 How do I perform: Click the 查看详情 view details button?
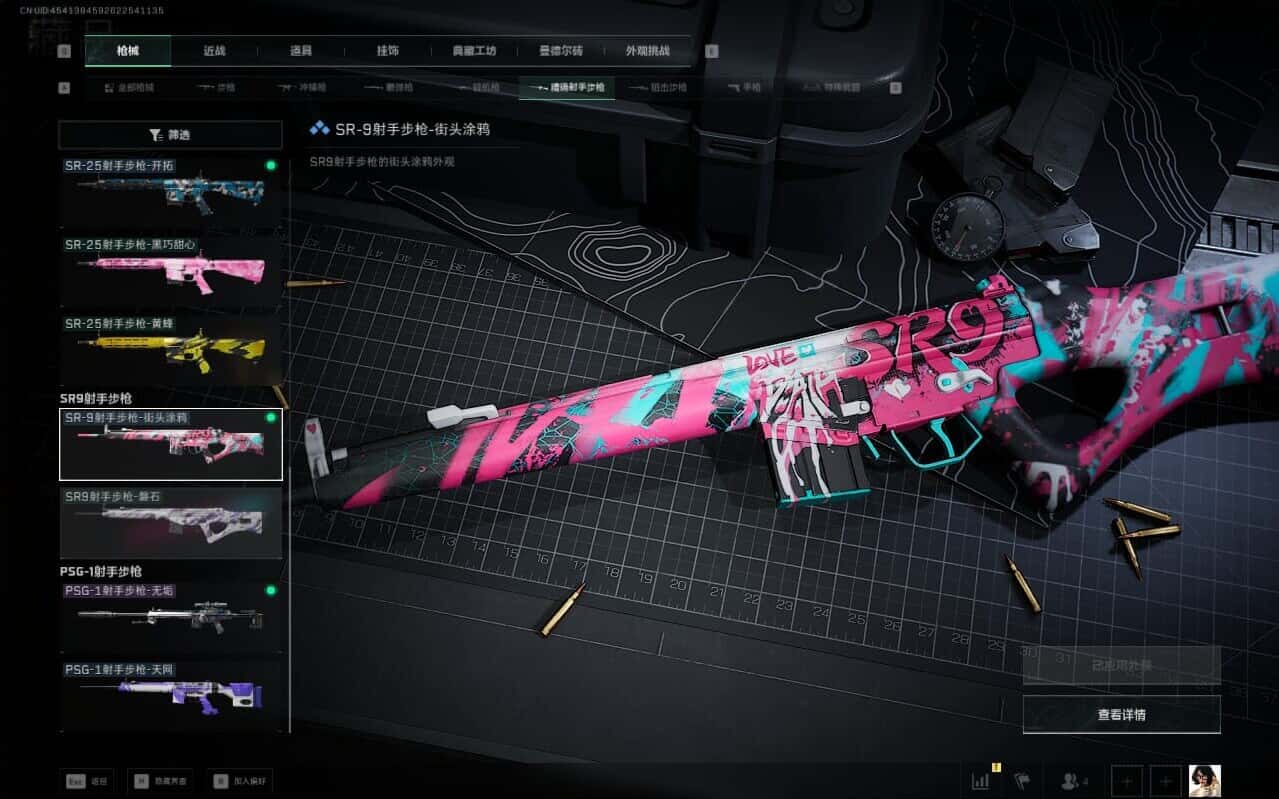click(x=1121, y=714)
